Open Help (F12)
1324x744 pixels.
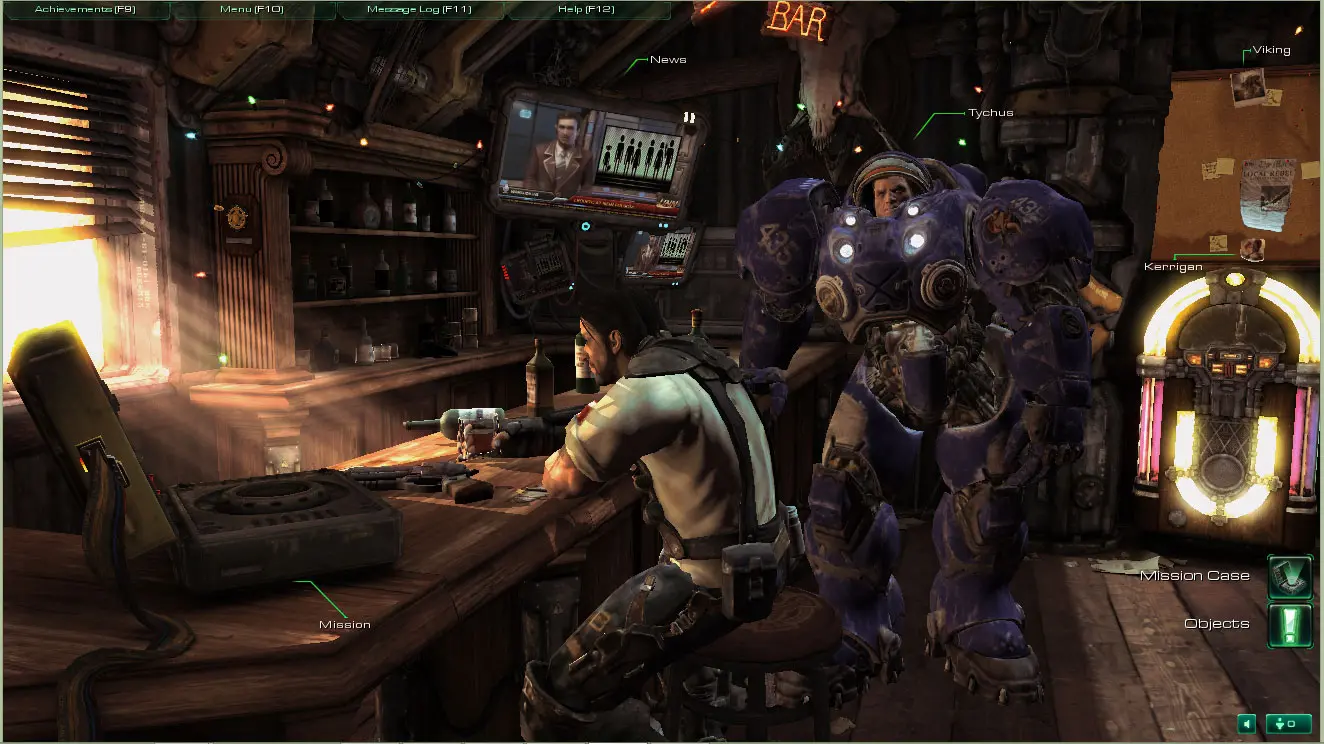coord(585,10)
